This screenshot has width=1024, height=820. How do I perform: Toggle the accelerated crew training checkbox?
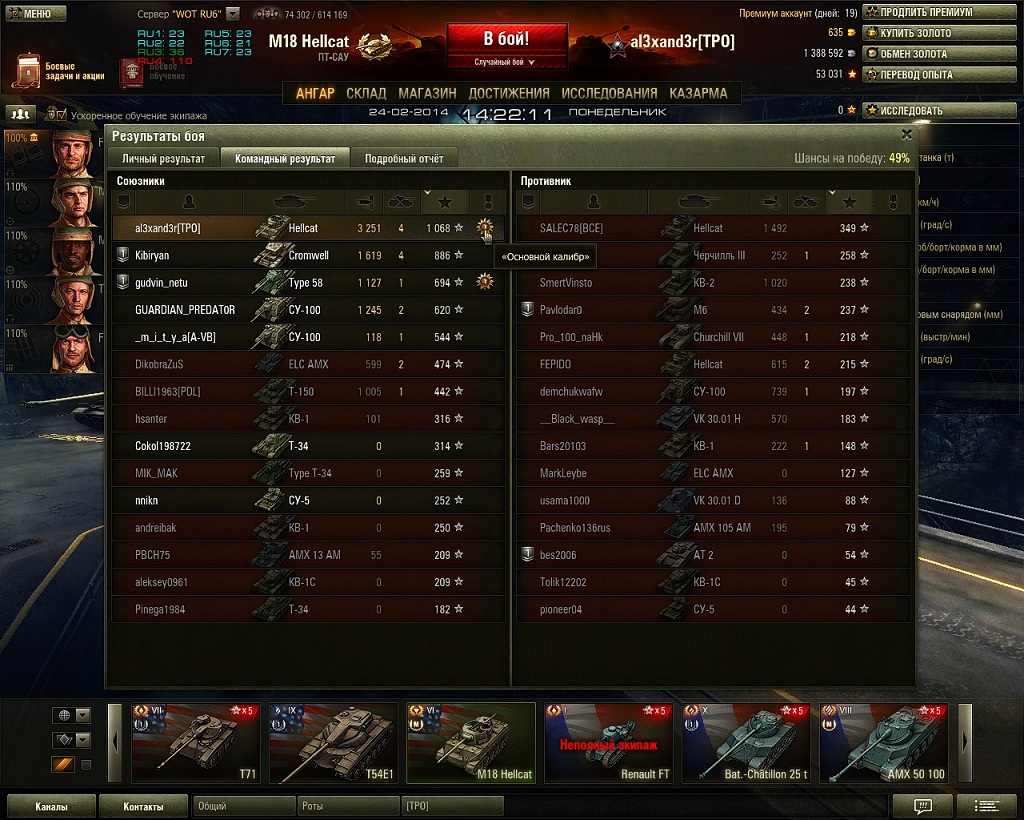click(61, 115)
